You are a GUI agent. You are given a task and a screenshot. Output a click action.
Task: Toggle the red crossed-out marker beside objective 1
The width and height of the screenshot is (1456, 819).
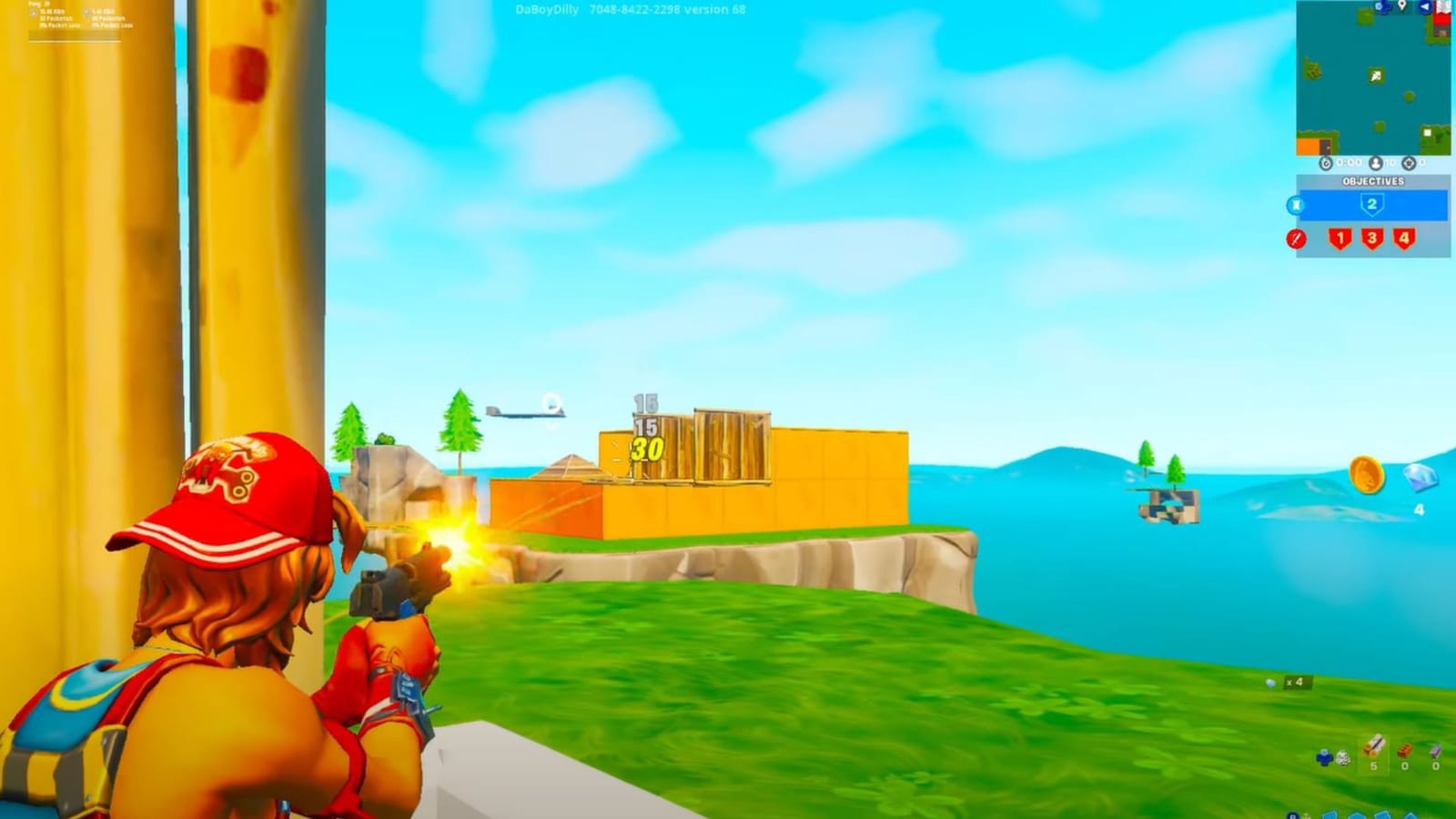point(1296,238)
